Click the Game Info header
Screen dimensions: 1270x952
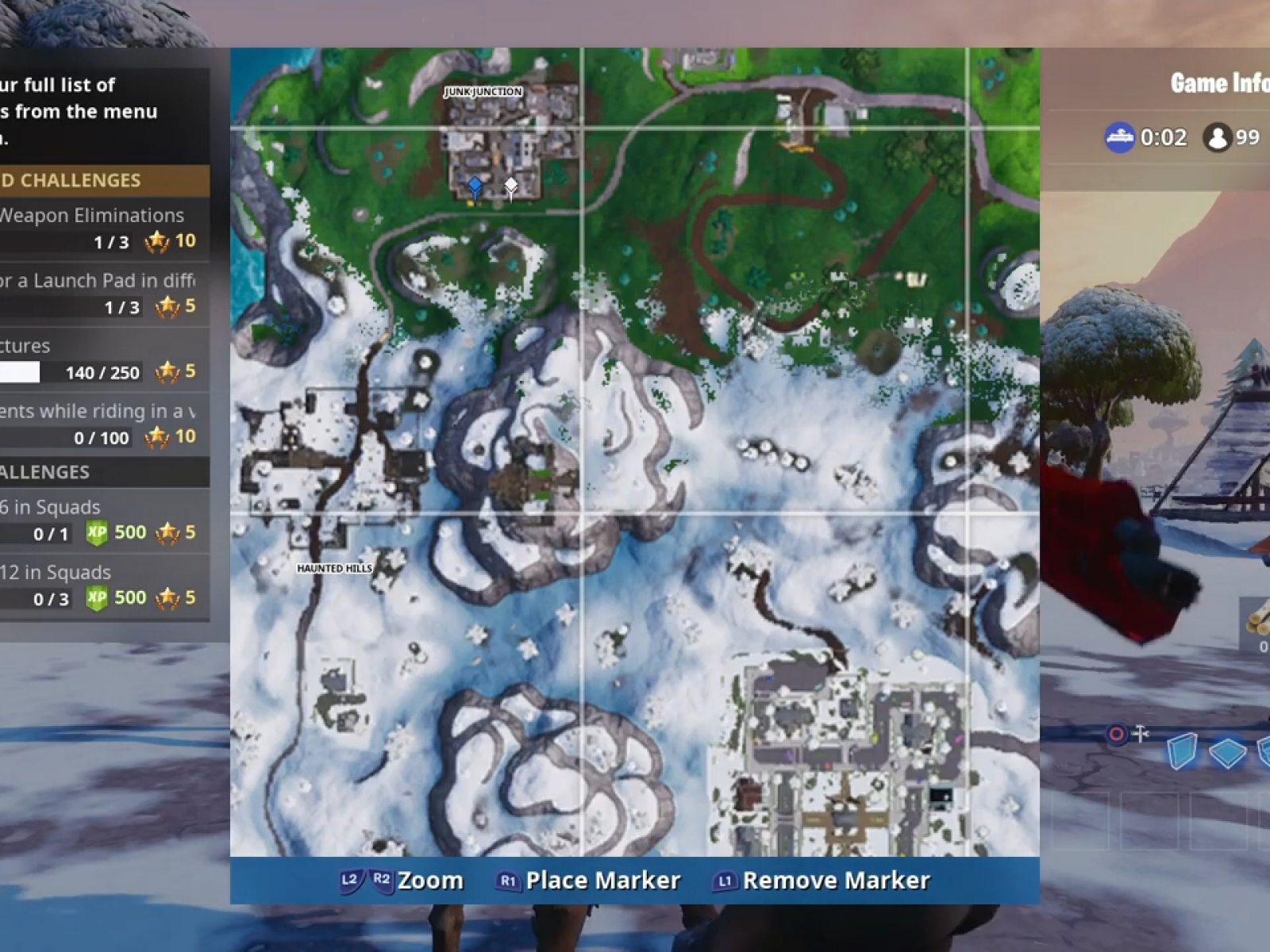[1214, 83]
